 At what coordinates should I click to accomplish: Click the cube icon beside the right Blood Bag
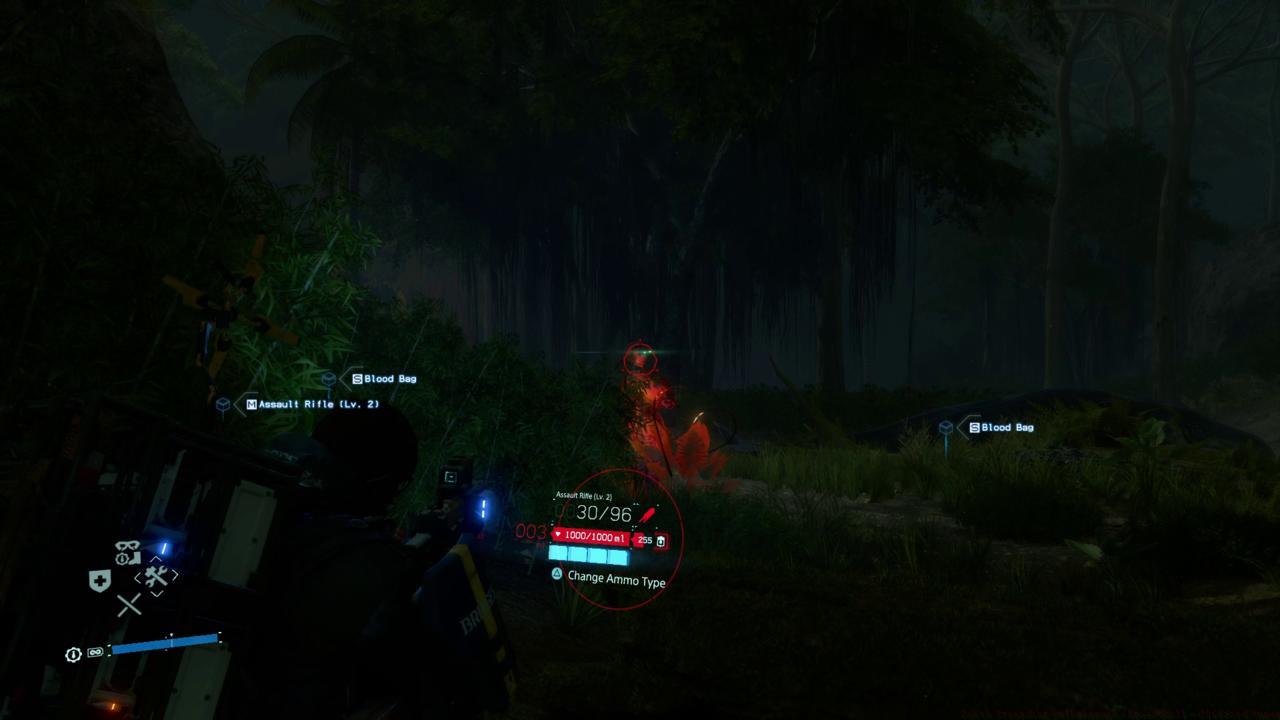(945, 427)
